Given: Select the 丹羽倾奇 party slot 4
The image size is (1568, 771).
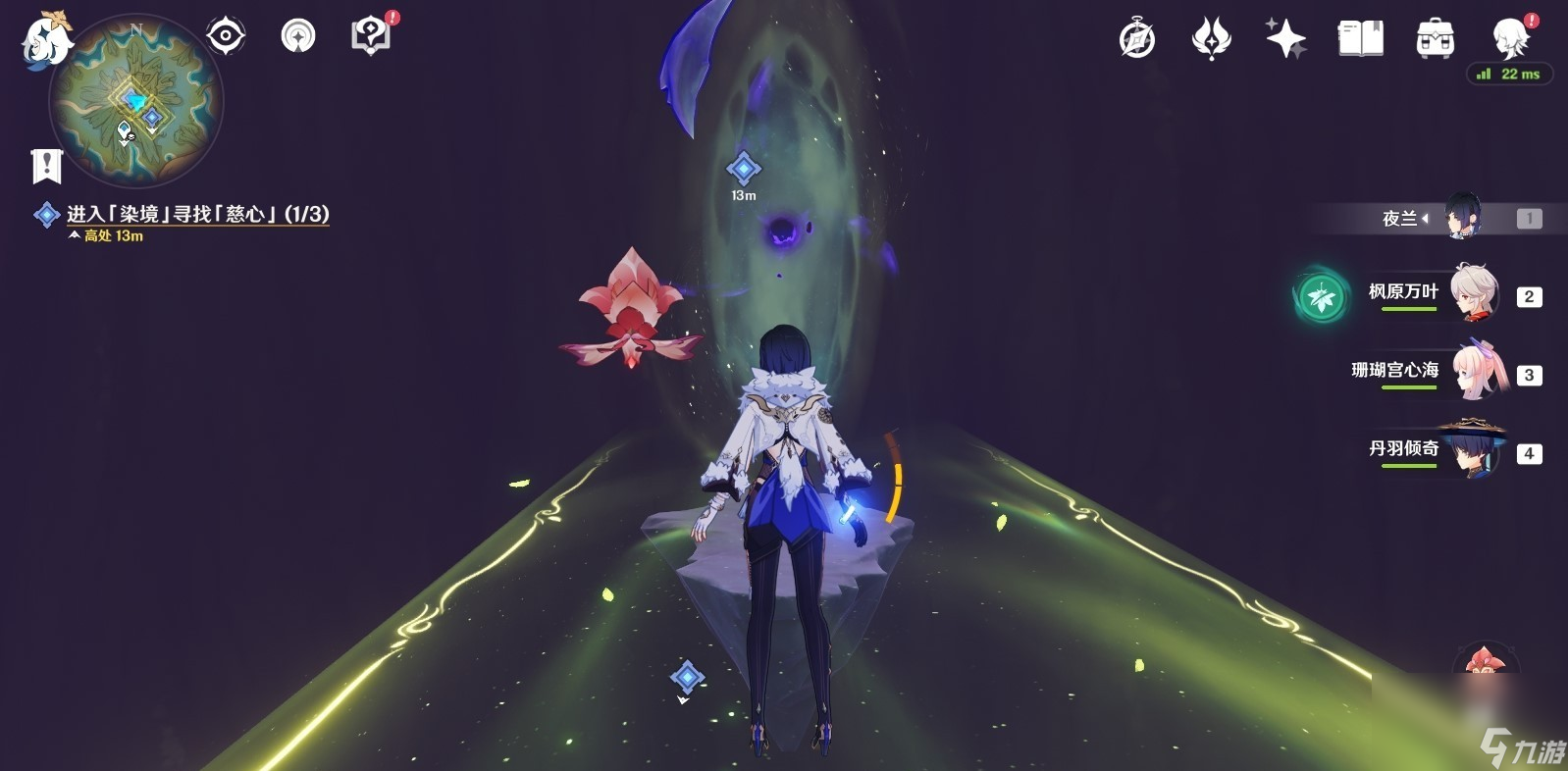Looking at the screenshot, I should click(x=1472, y=452).
